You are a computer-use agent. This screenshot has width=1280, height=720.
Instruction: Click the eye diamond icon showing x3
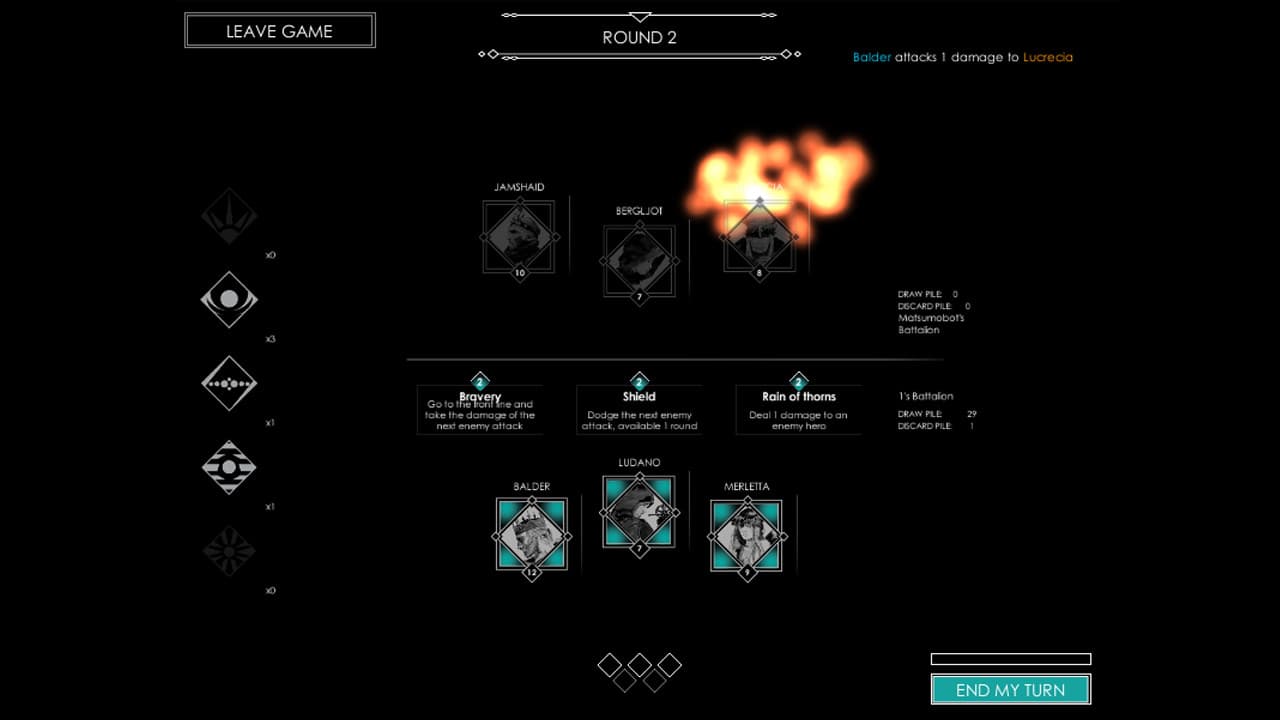(x=229, y=300)
